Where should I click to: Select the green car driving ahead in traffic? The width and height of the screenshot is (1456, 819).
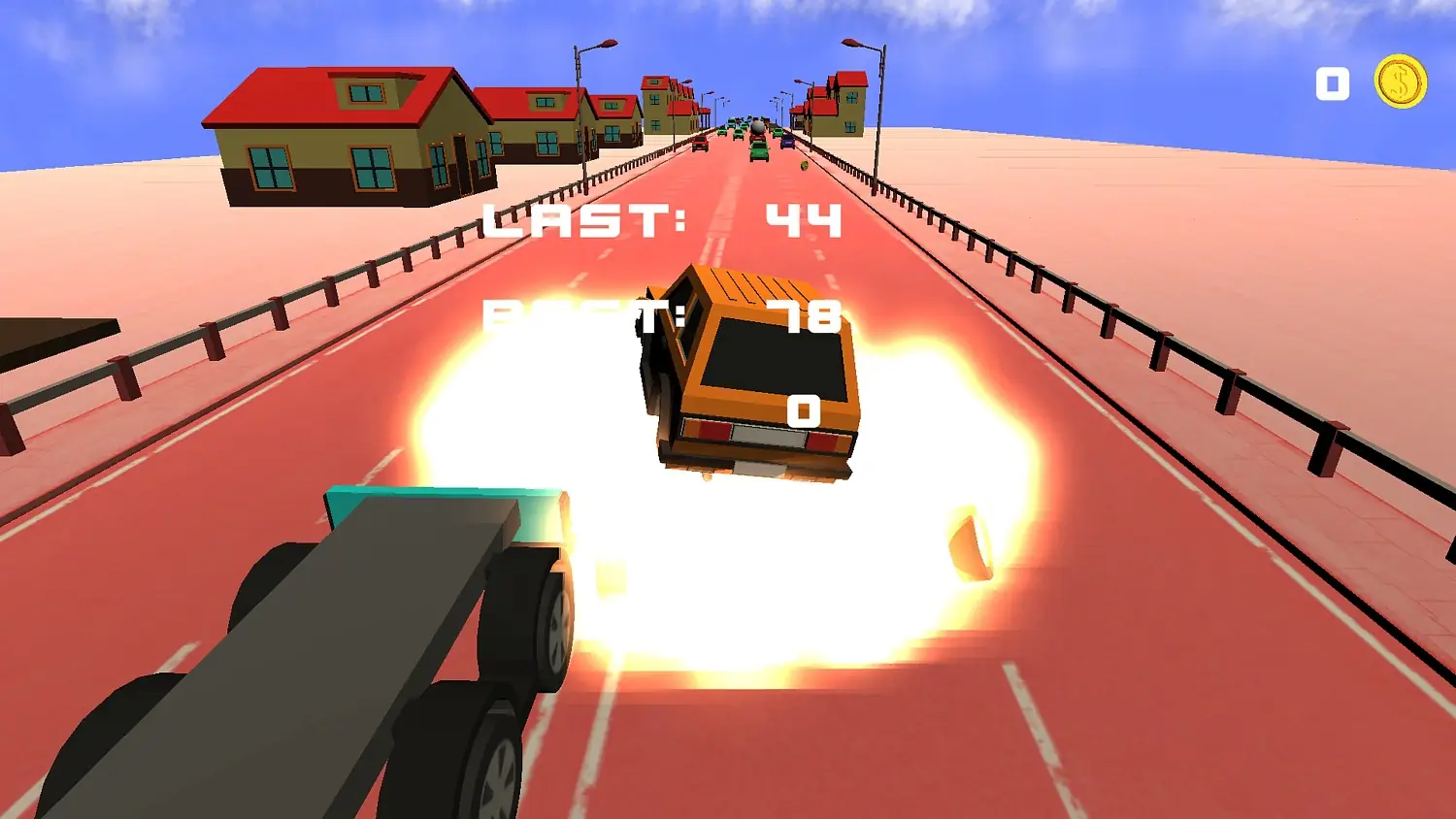coord(758,151)
